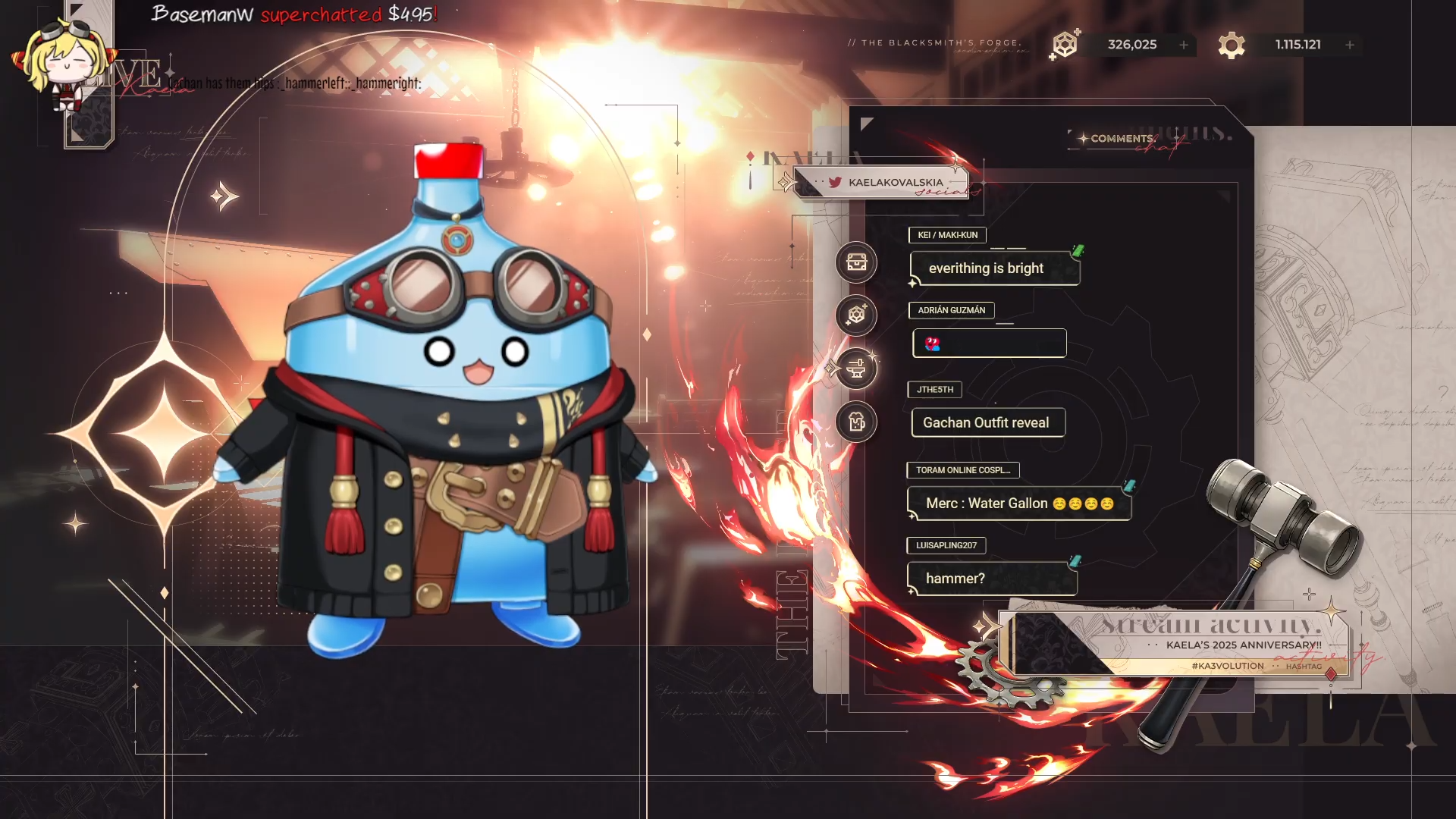
Task: Select the treasure chest side-menu icon
Action: [x=856, y=262]
